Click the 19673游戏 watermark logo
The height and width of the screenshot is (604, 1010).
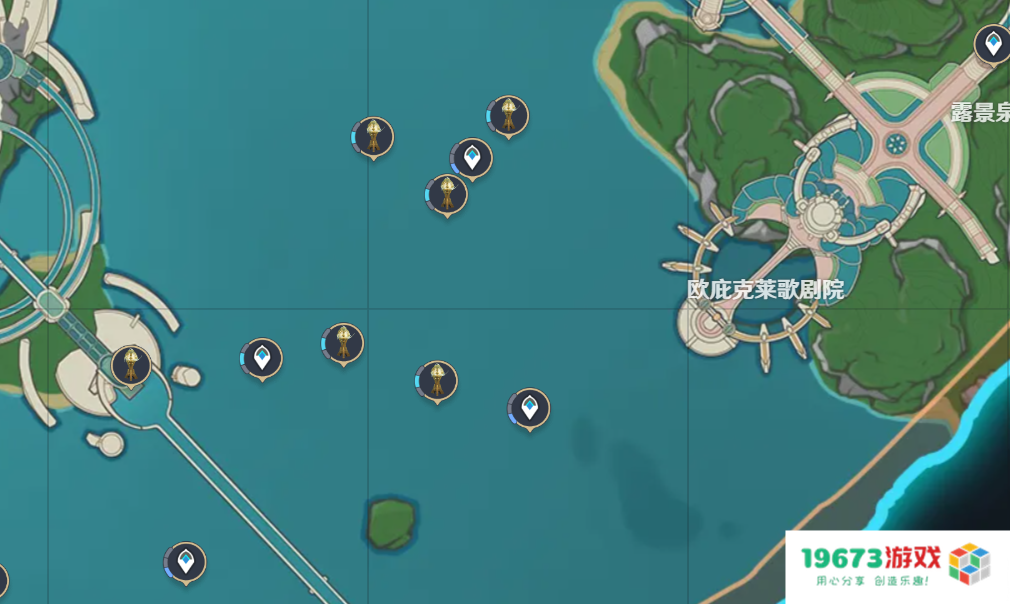[897, 566]
